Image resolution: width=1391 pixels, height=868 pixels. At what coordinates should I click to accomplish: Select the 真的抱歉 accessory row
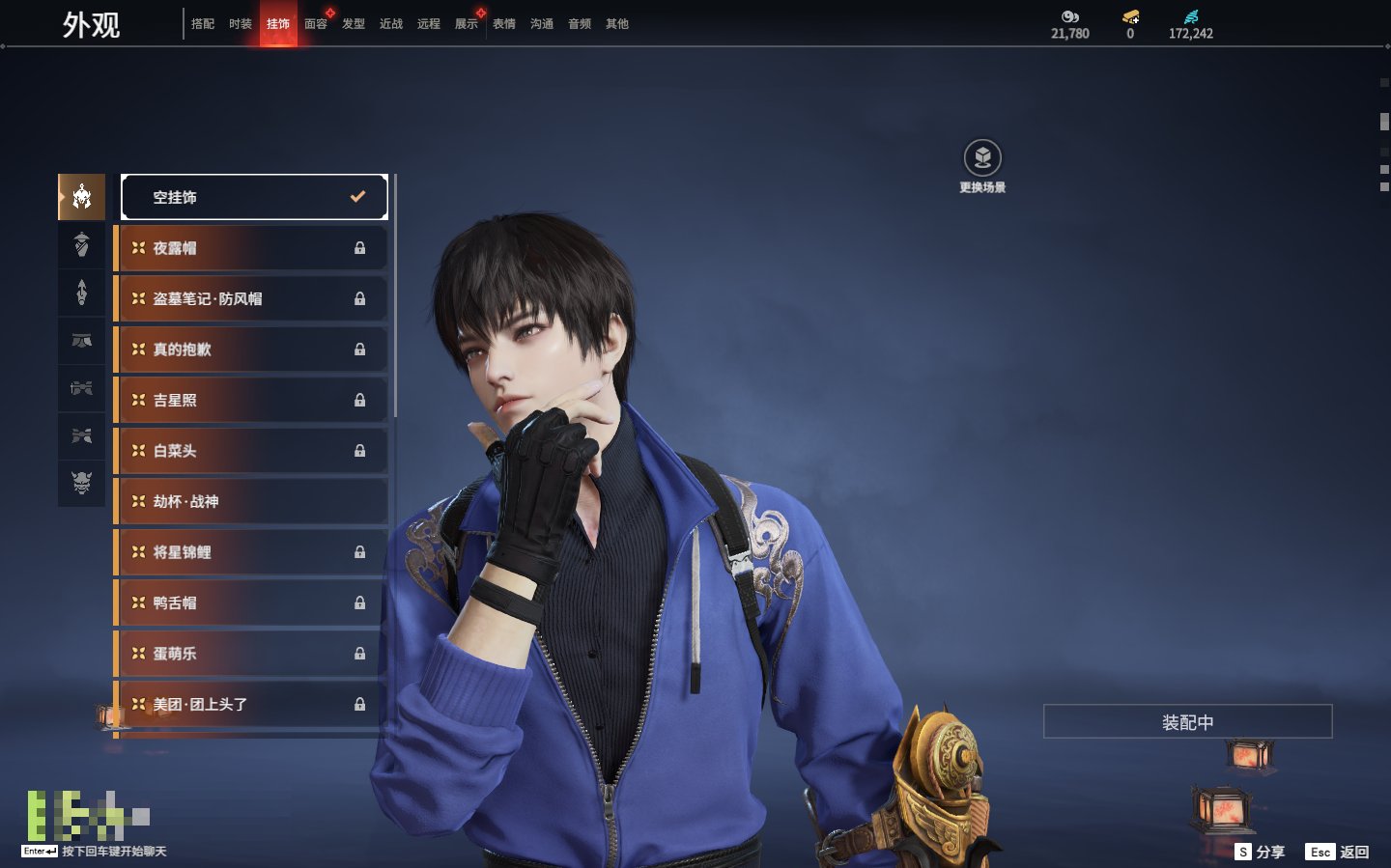pos(251,350)
